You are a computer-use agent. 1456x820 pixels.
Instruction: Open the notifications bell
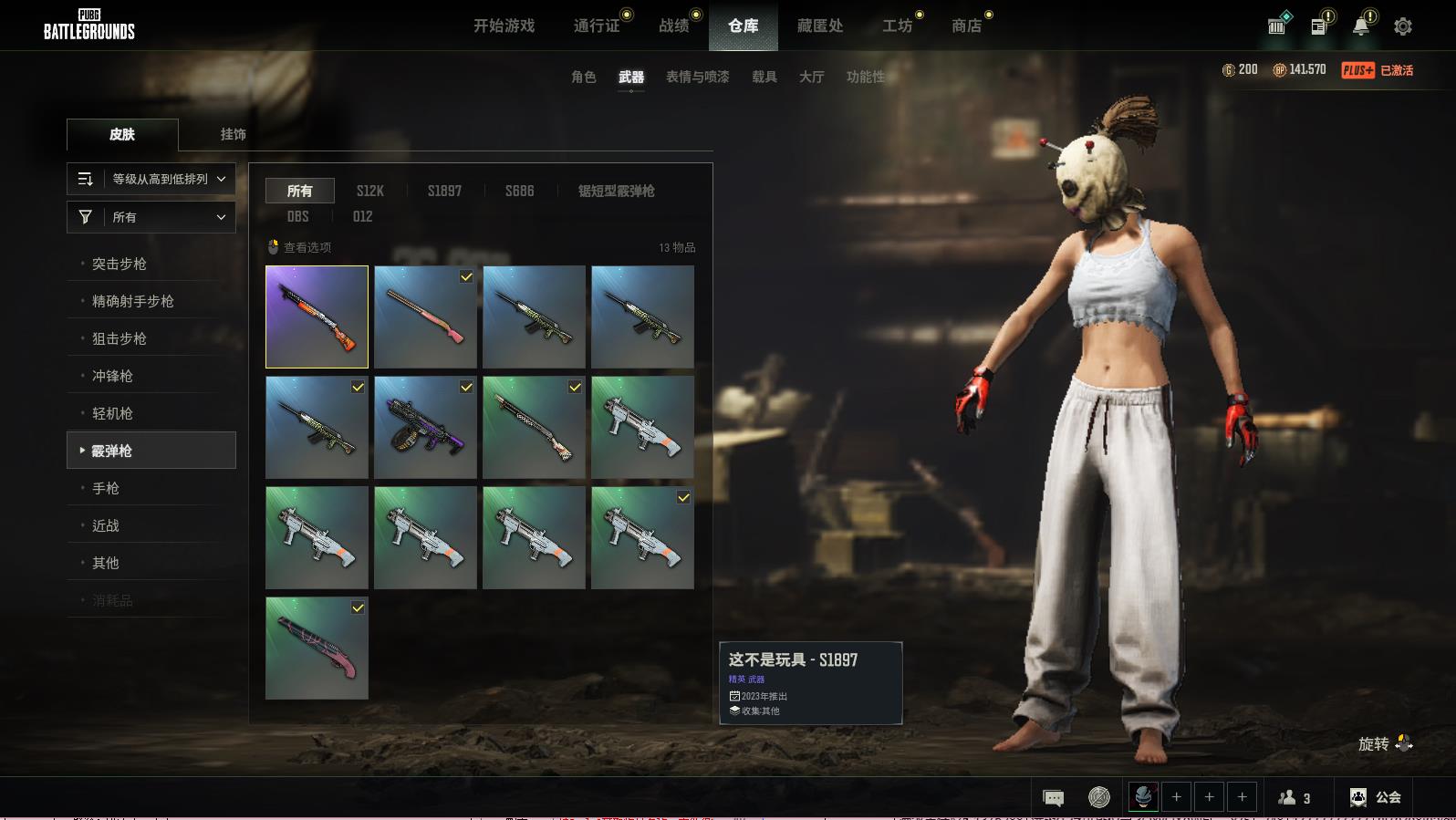pos(1360,26)
